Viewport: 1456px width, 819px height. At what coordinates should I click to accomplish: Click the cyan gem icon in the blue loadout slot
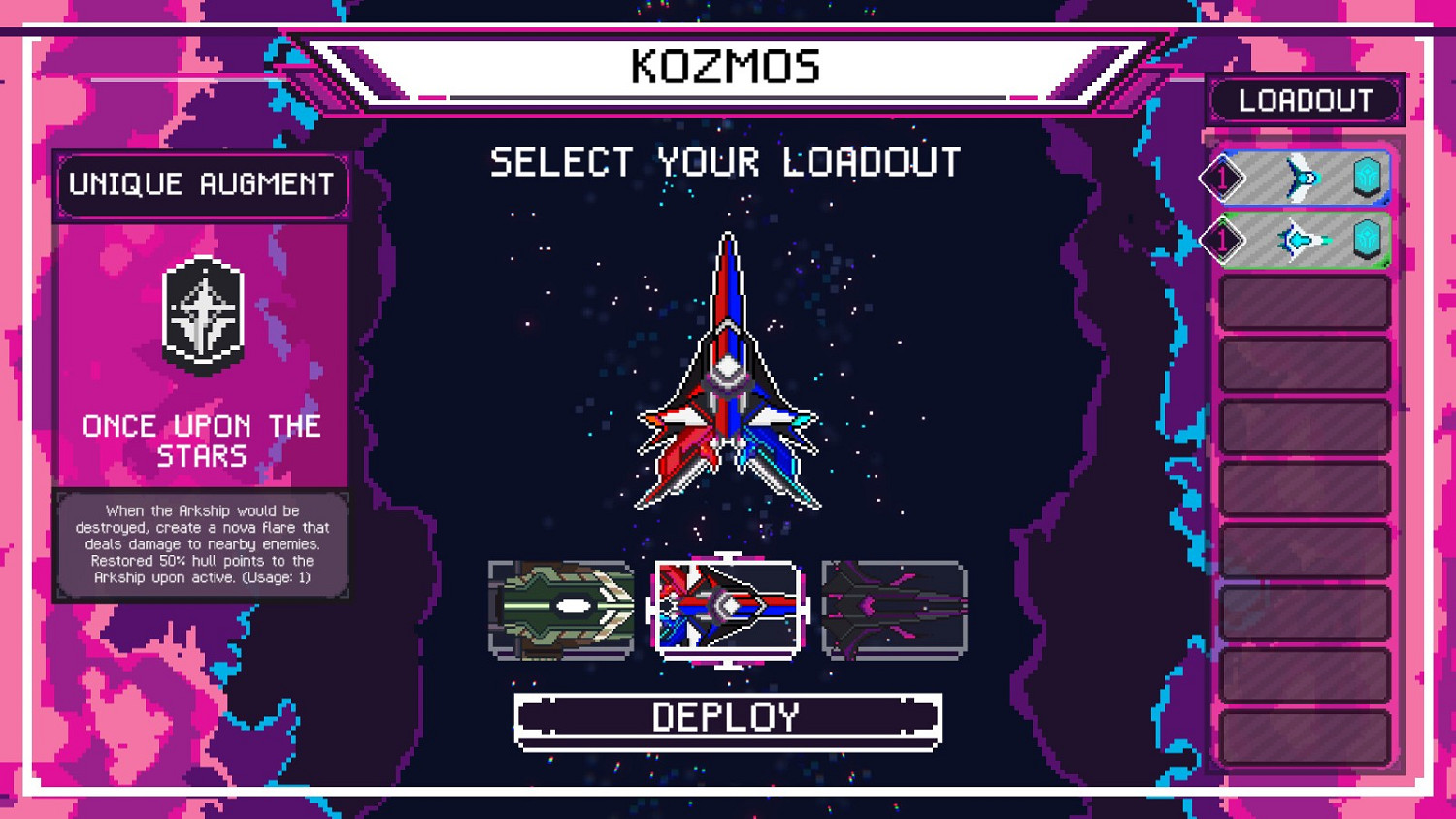pyautogui.click(x=1368, y=178)
